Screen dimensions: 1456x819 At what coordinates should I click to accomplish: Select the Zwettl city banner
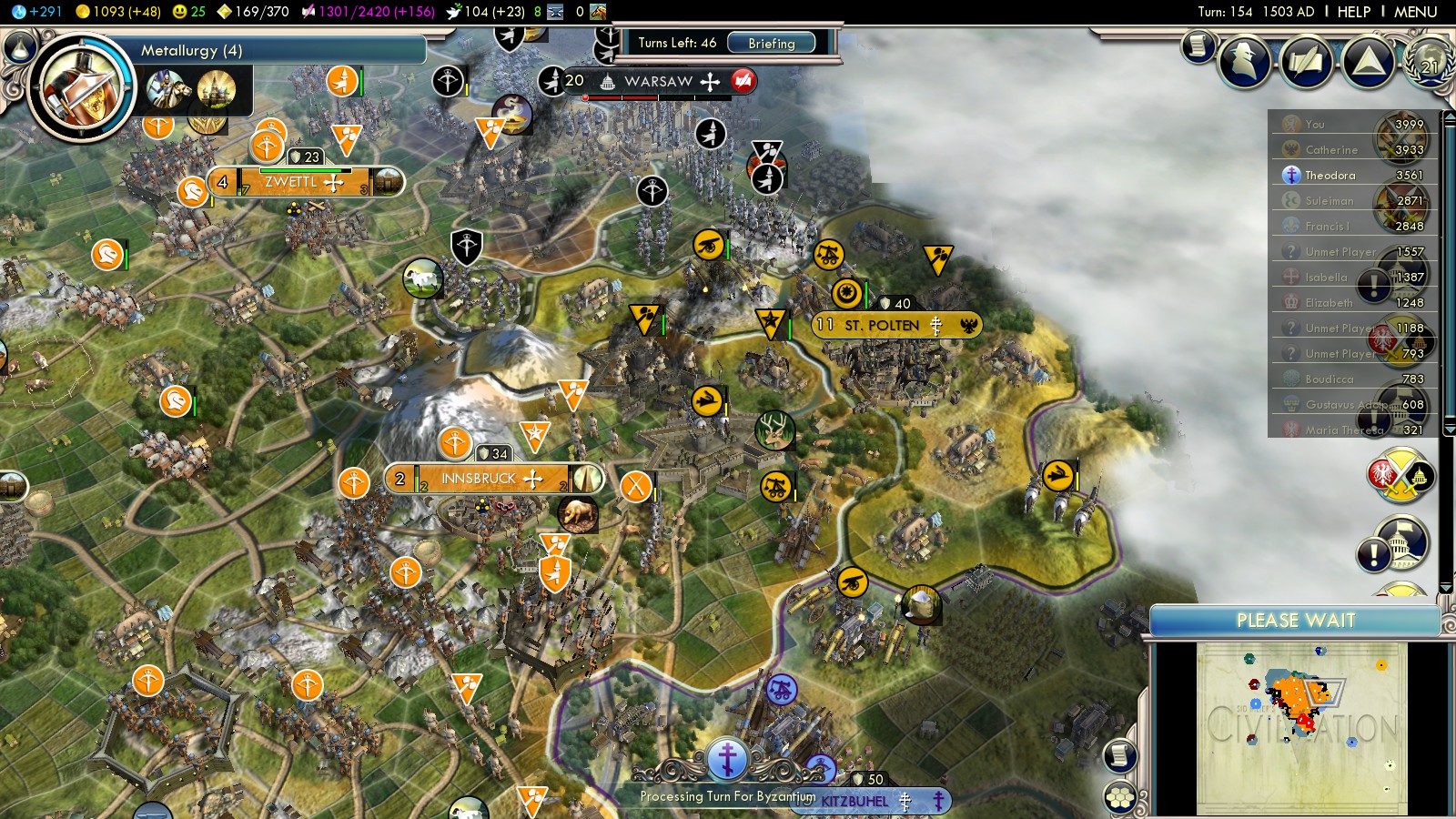(x=291, y=182)
